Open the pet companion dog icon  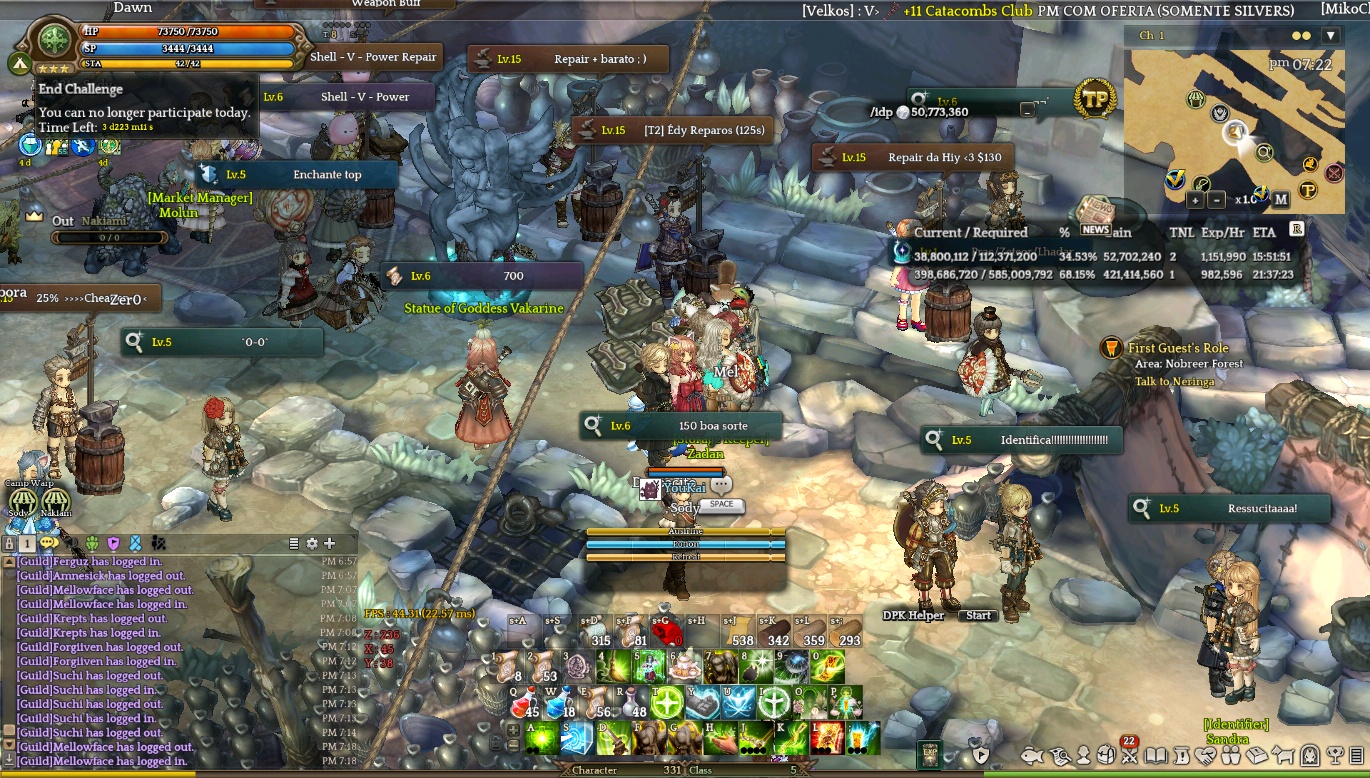click(x=1283, y=755)
